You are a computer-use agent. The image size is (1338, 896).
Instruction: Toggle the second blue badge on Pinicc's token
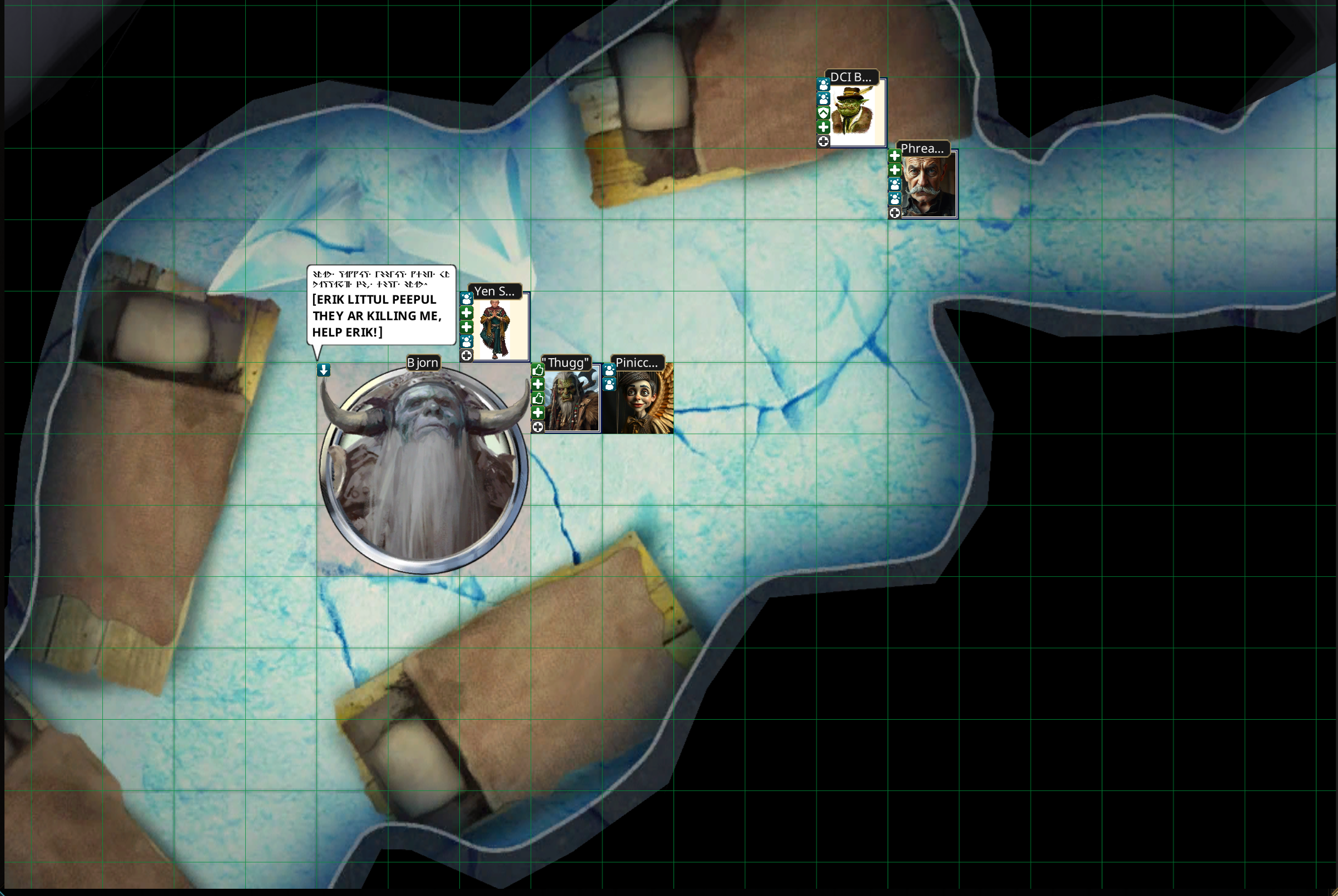coord(609,384)
